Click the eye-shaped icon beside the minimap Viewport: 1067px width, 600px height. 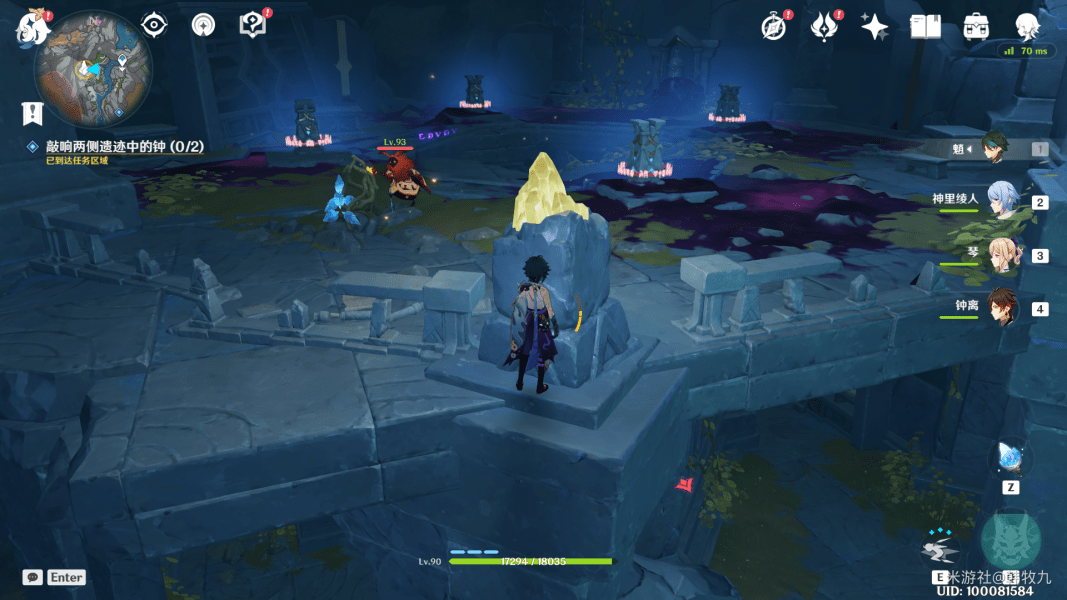pyautogui.click(x=154, y=25)
